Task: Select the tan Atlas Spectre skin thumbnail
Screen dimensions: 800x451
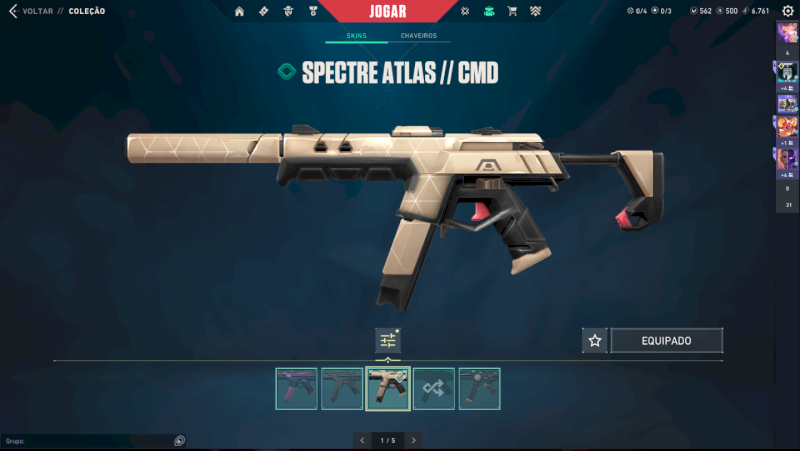Action: 388,389
